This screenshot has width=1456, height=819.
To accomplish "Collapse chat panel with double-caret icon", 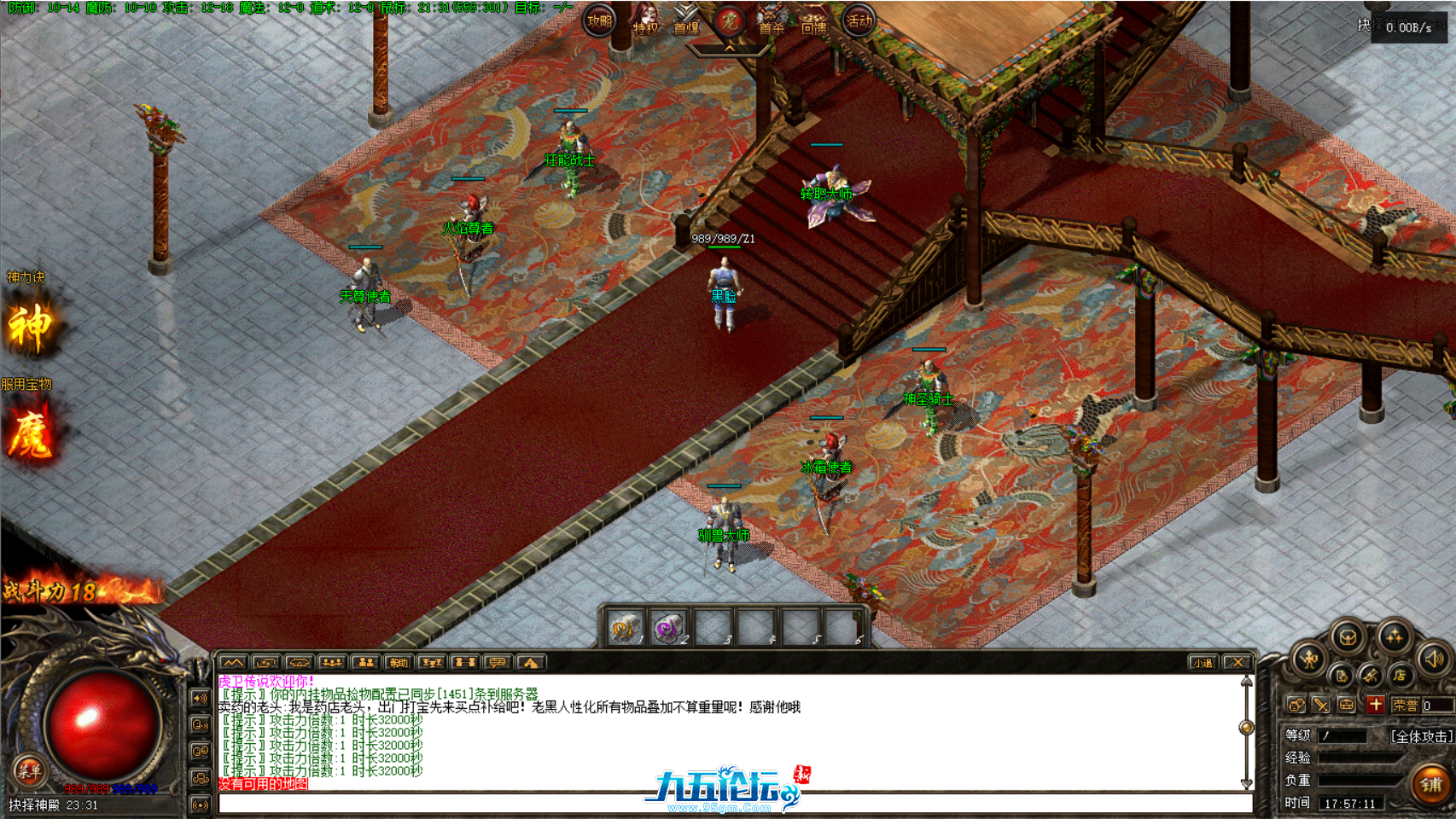I will 233,662.
